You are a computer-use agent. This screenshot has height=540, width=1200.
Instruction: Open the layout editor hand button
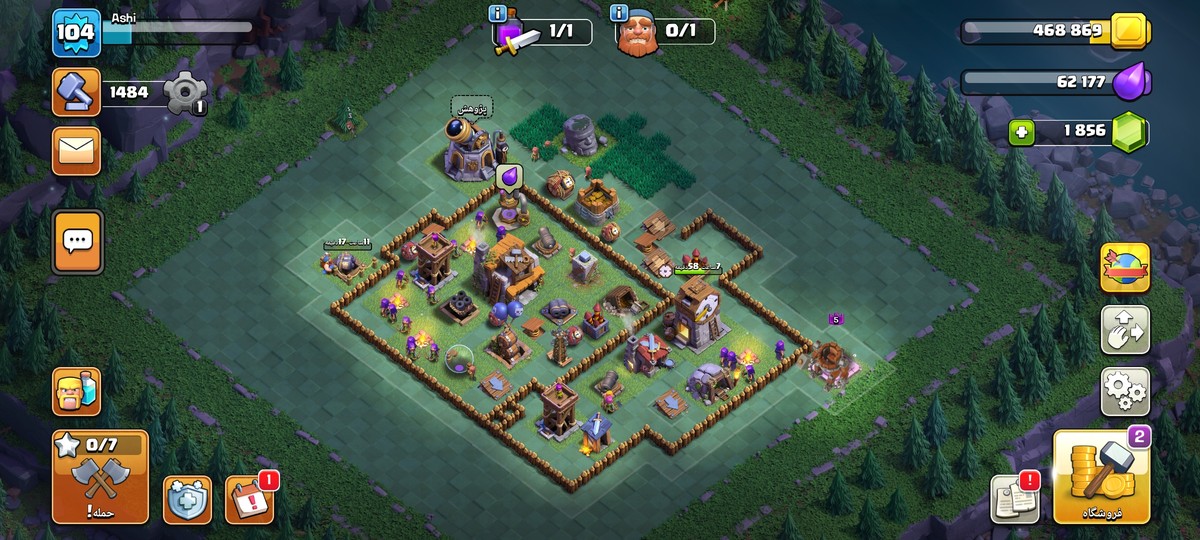click(x=1125, y=330)
